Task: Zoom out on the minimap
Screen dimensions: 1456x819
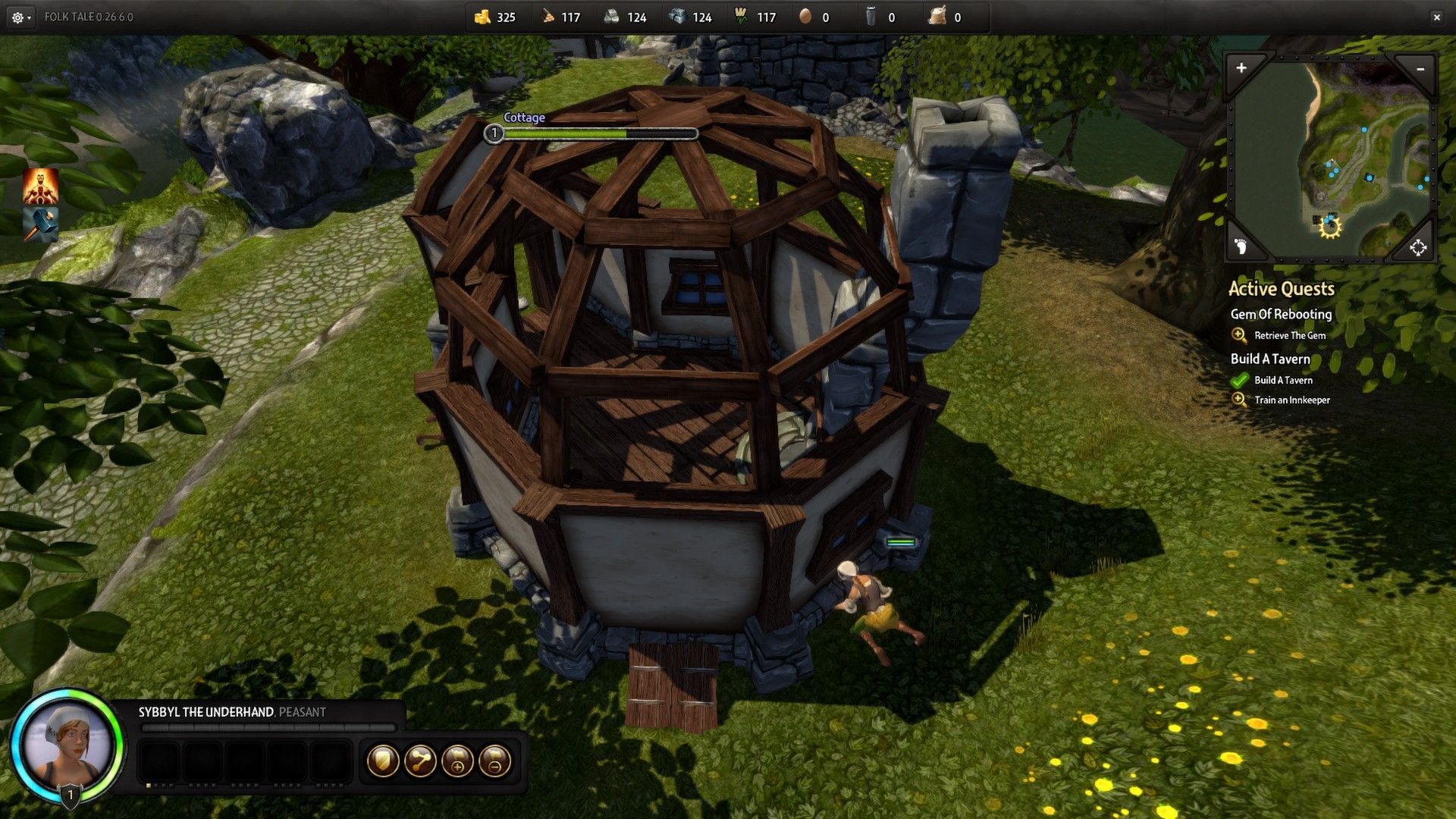Action: click(x=1420, y=69)
